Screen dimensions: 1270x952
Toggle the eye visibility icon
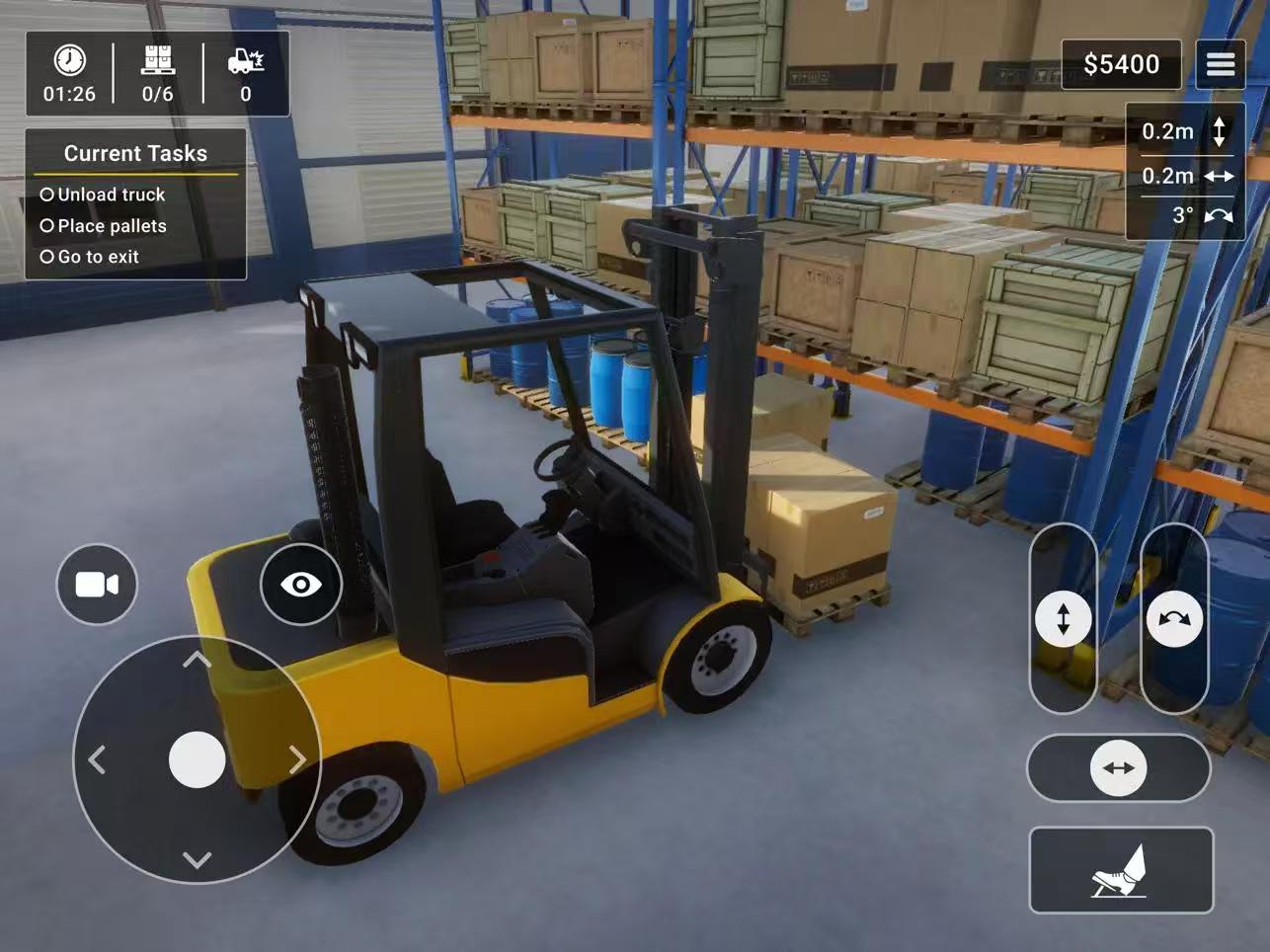[301, 585]
